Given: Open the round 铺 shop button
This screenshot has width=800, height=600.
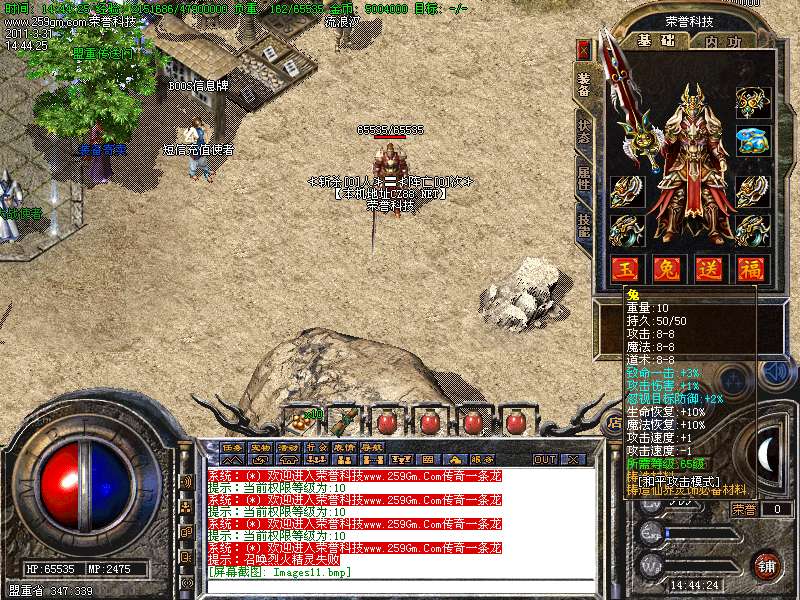Looking at the screenshot, I should point(765,564).
